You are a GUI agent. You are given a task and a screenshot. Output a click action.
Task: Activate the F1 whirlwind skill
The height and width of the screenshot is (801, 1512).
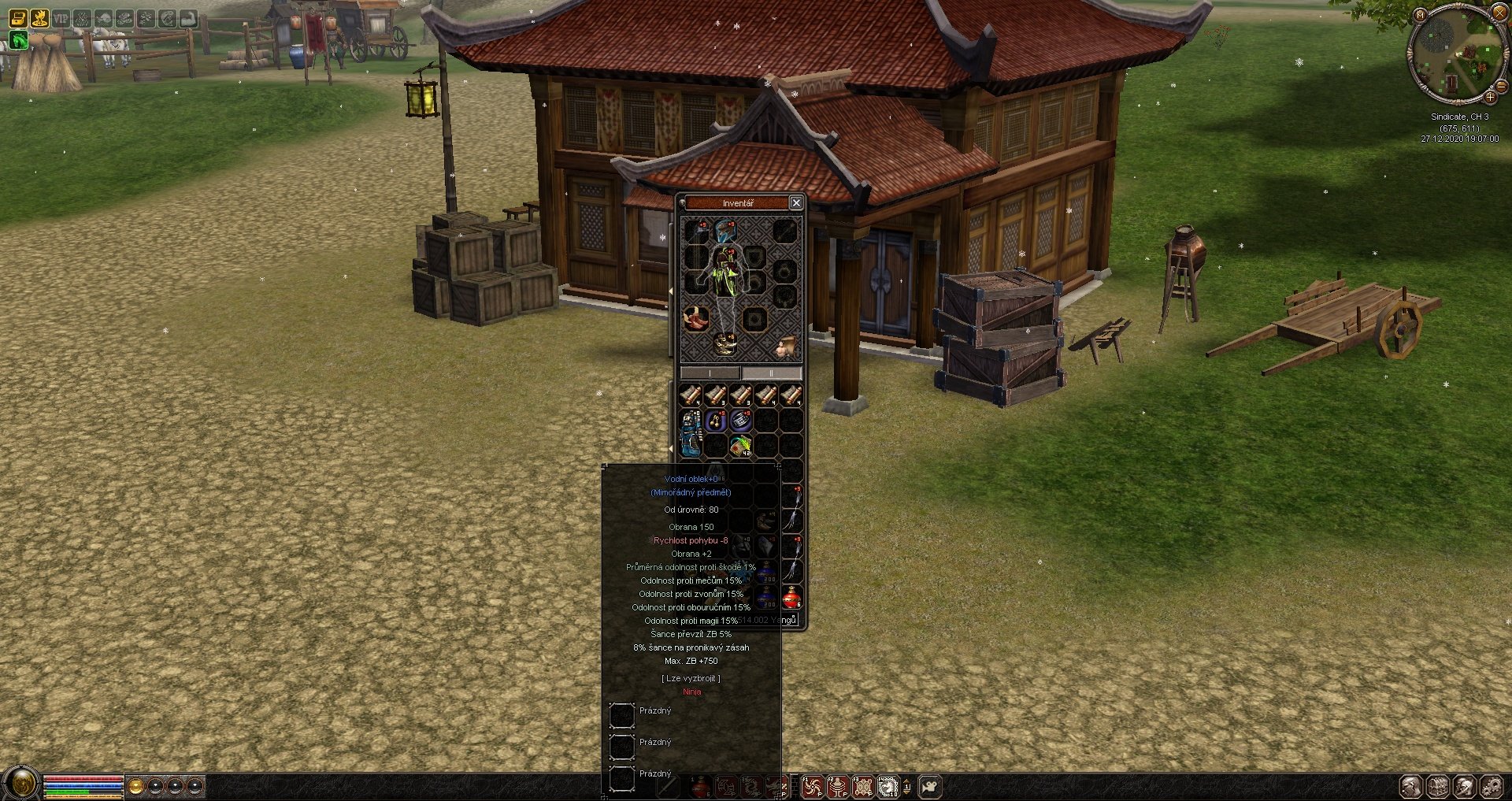coord(812,786)
